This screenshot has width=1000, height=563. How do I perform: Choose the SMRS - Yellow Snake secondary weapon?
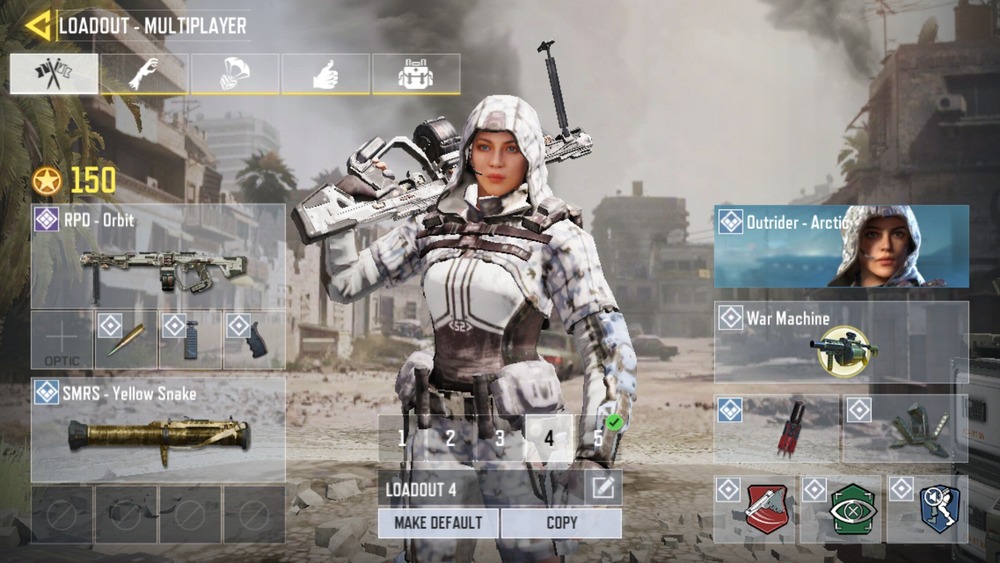(x=158, y=429)
